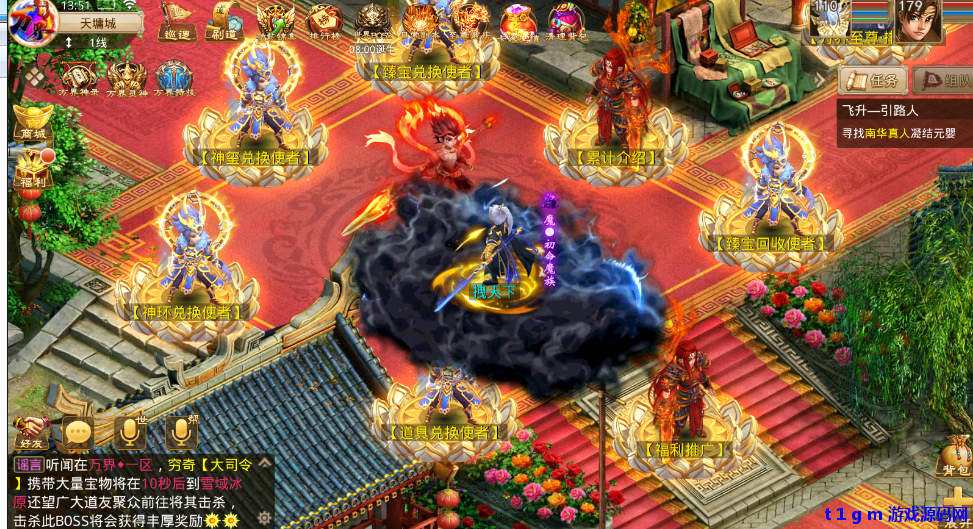Open the 任务 quest panel
973x529 pixels.
click(872, 81)
